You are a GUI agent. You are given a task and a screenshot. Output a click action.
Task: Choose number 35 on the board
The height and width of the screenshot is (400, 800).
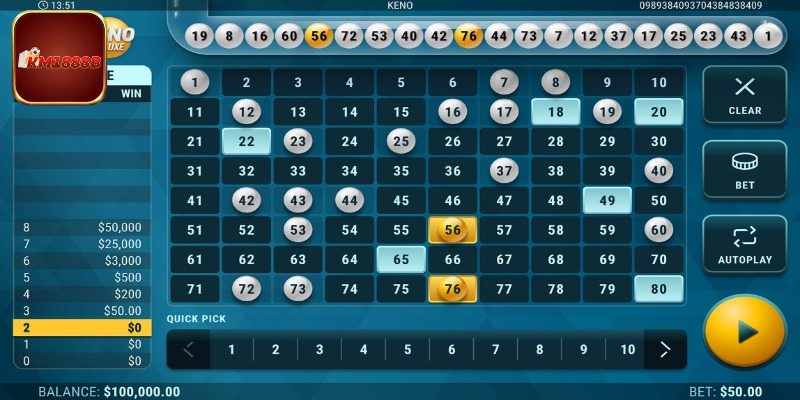click(x=401, y=171)
